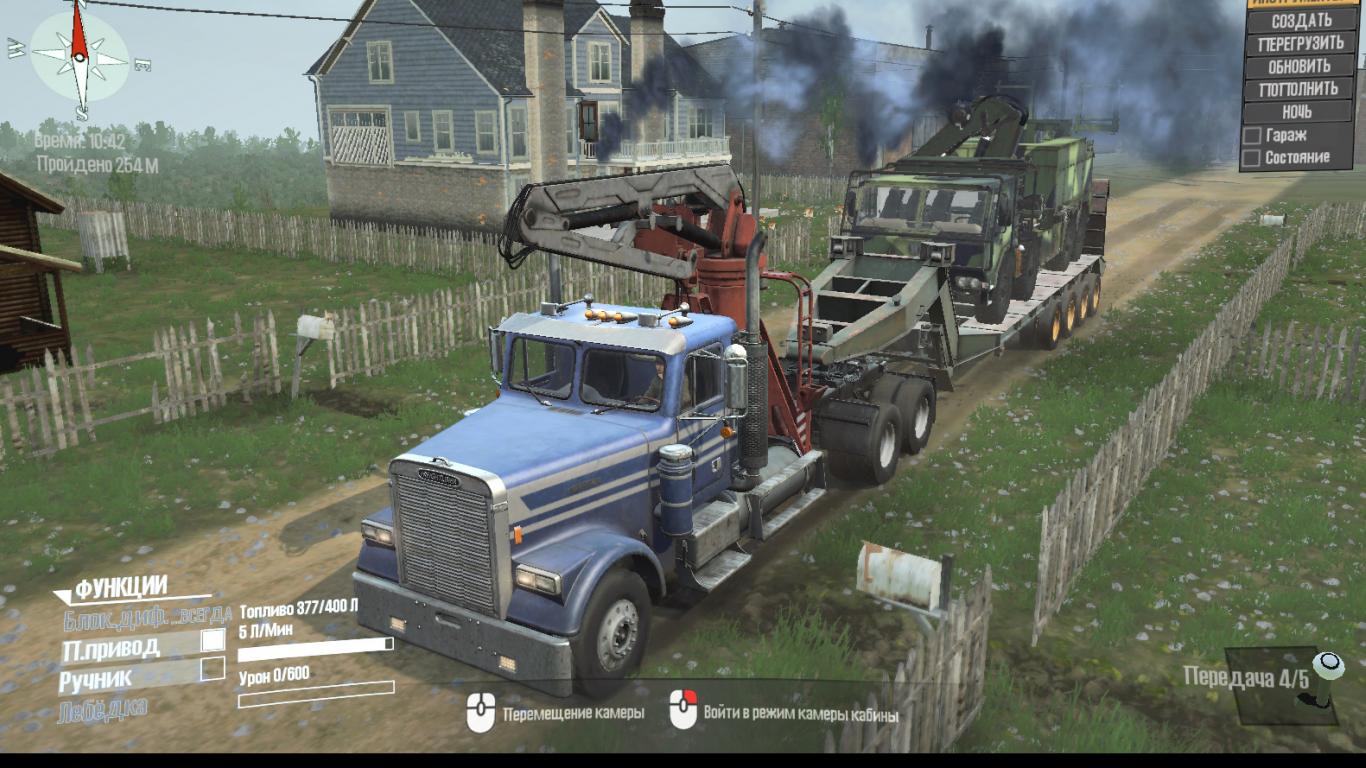Choose the Обновить button
The height and width of the screenshot is (768, 1366).
[1301, 66]
